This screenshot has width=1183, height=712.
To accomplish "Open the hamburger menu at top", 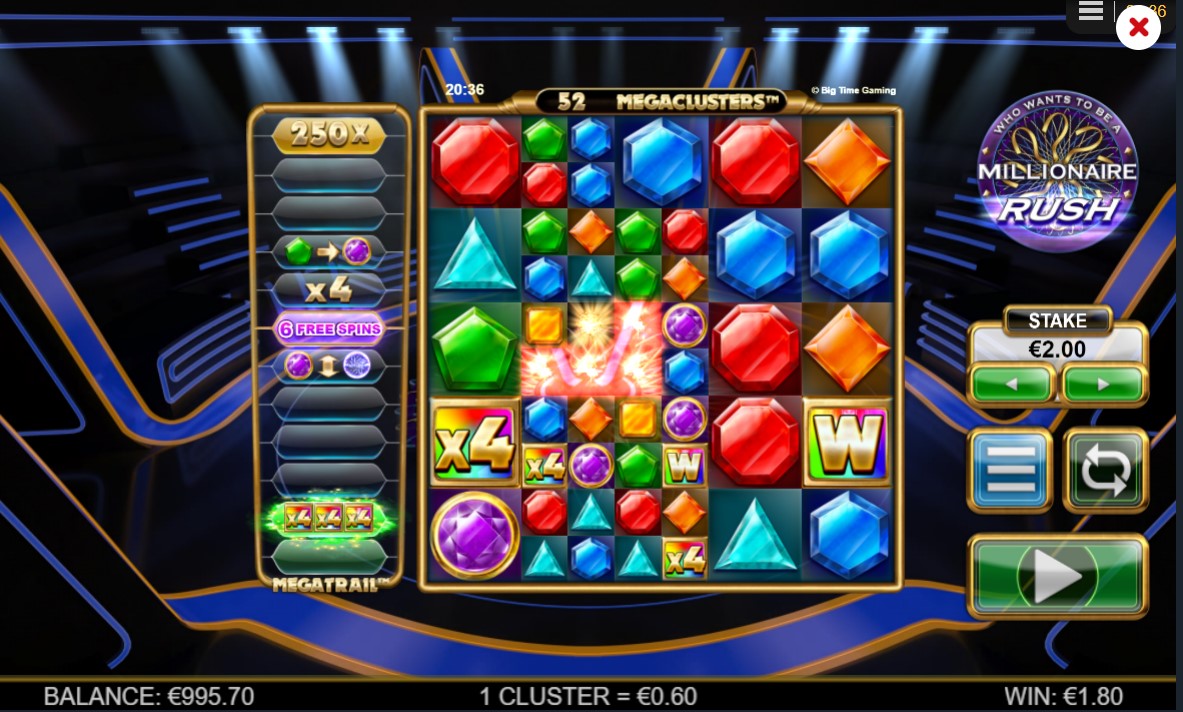I will (1091, 12).
